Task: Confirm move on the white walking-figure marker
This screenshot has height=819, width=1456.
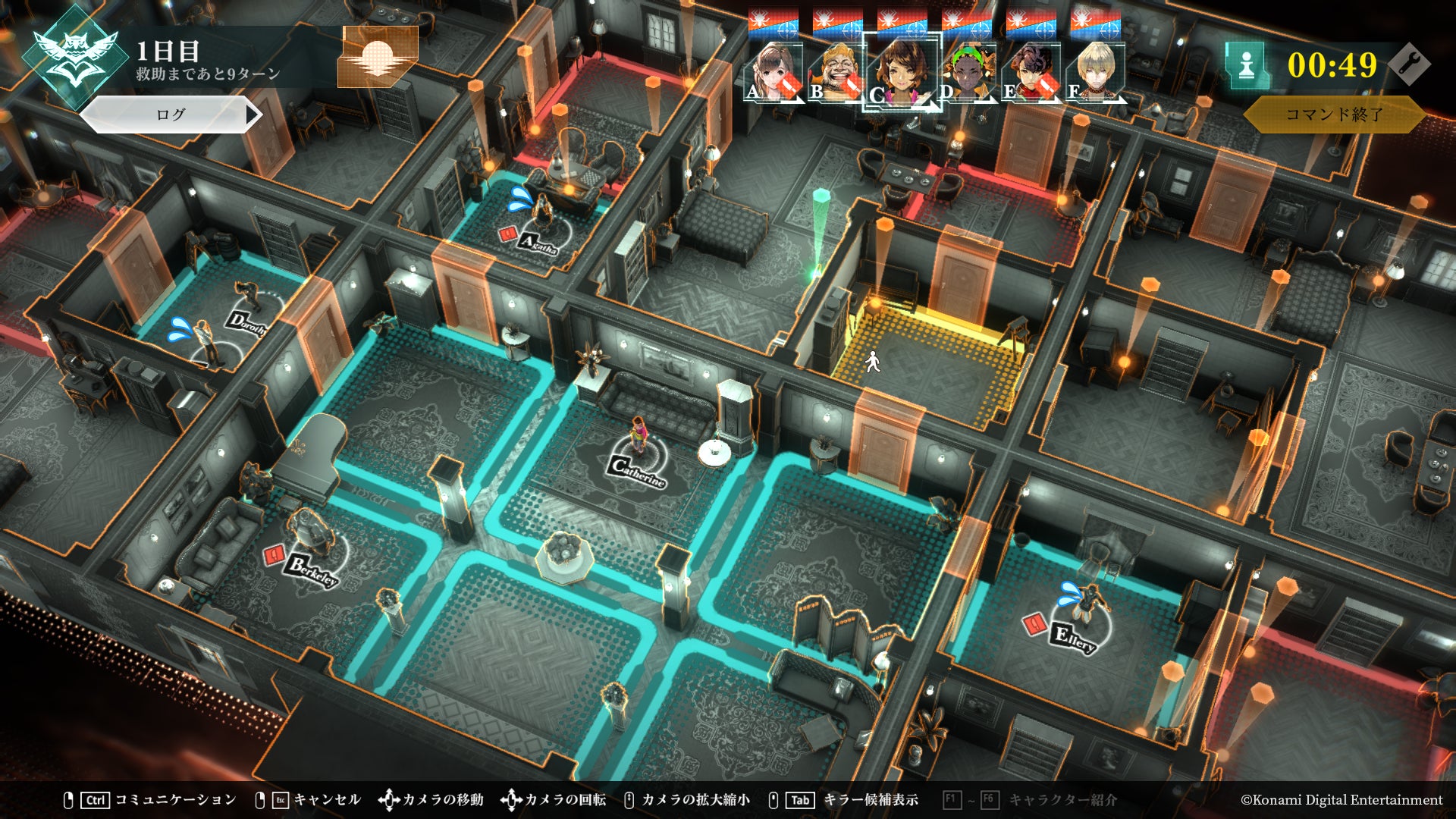Action: [x=873, y=362]
